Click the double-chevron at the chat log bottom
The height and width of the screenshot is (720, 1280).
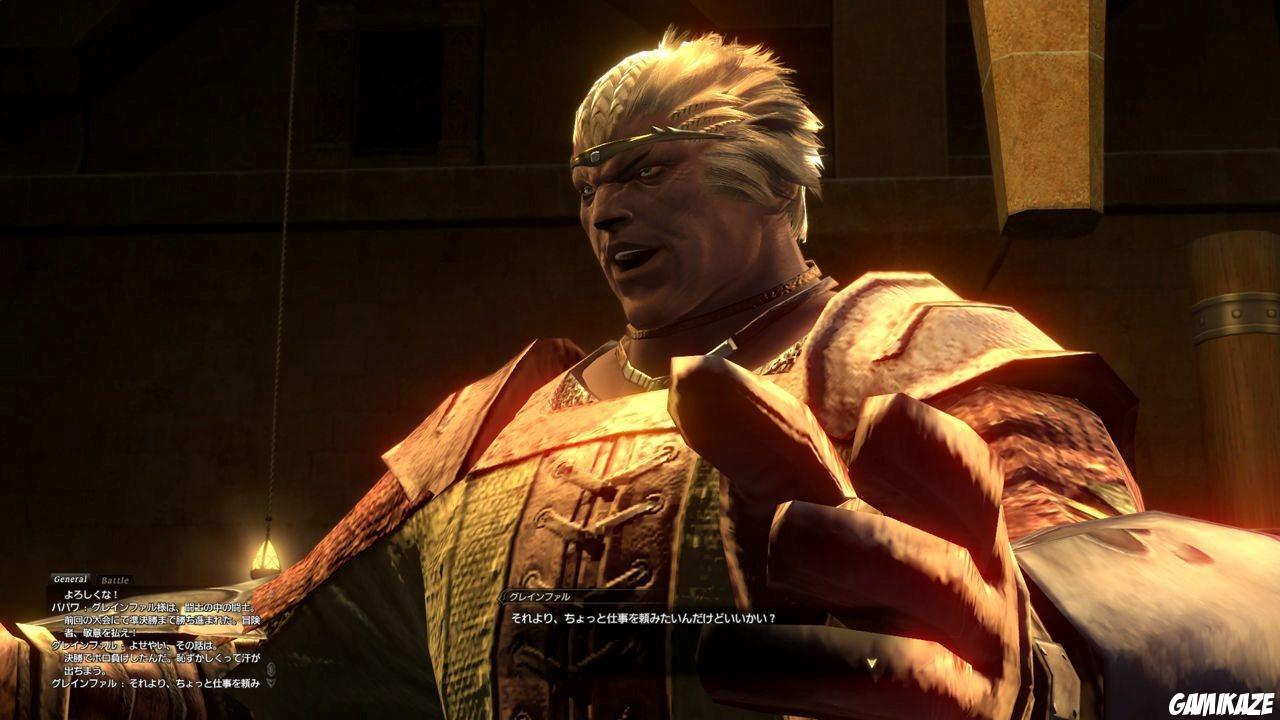[x=271, y=682]
